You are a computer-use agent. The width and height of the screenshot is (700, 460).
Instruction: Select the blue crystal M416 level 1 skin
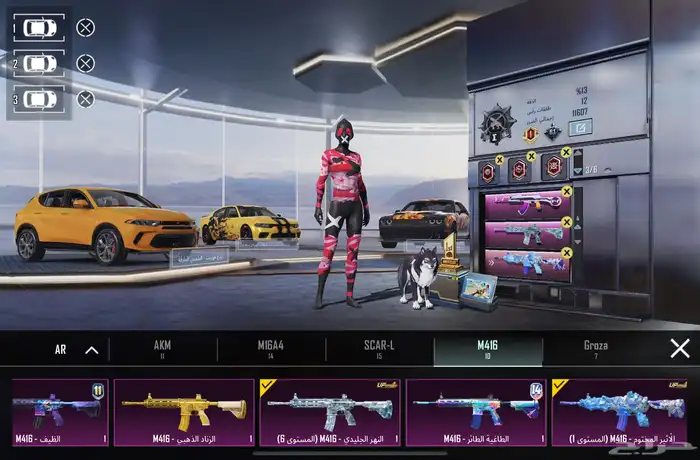point(619,412)
